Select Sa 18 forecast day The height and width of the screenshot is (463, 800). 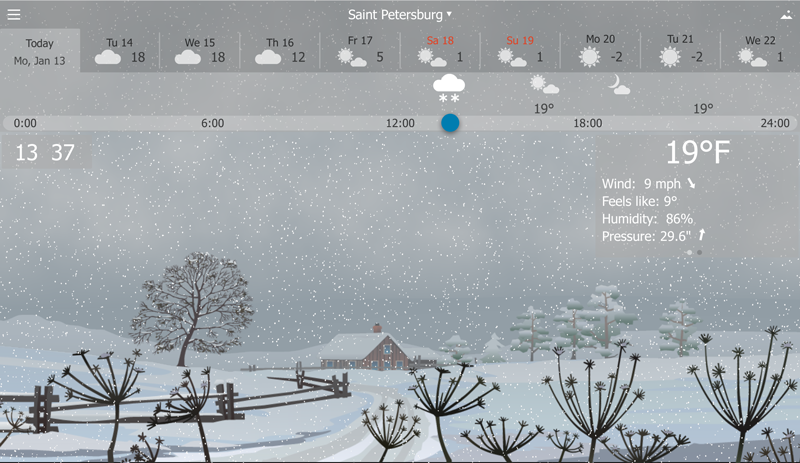[x=440, y=51]
